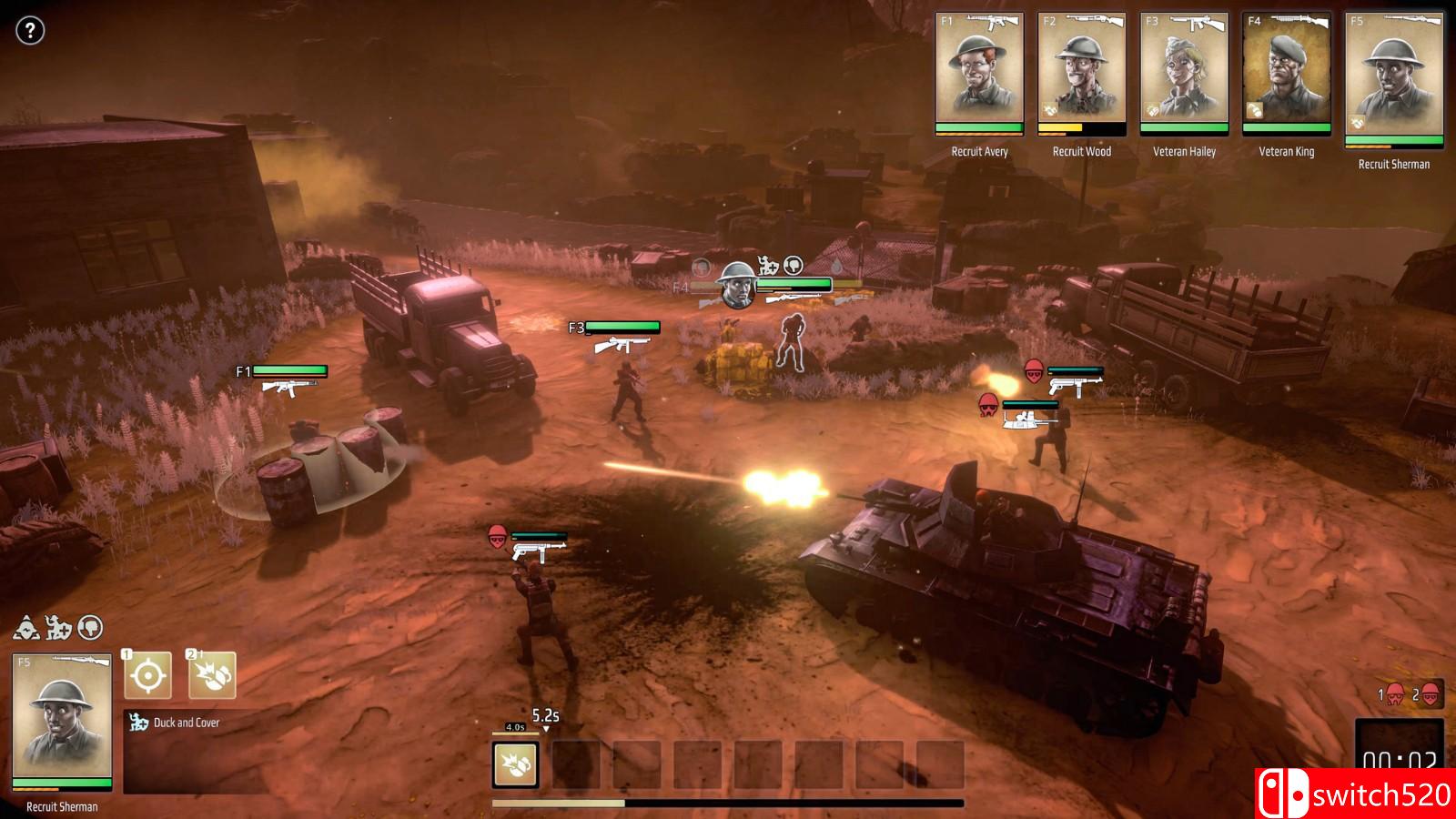Choose Veteran Hailey's portrait card
The image size is (1456, 819).
click(x=1184, y=73)
